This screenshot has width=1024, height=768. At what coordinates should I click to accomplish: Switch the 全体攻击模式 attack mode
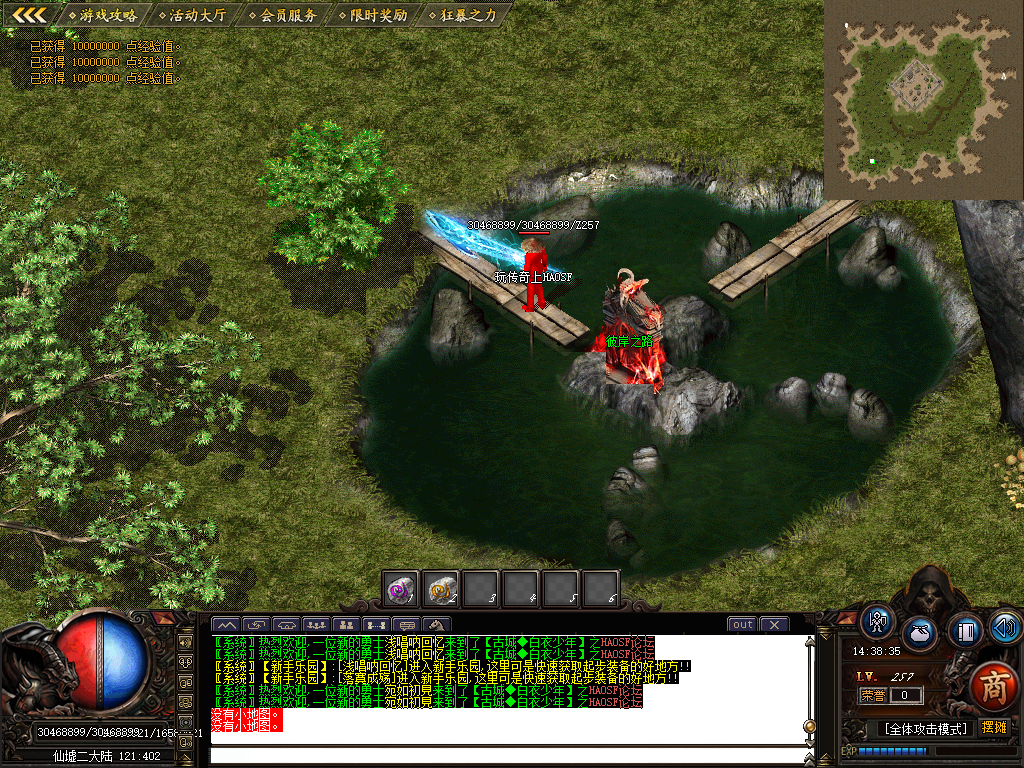coord(924,729)
